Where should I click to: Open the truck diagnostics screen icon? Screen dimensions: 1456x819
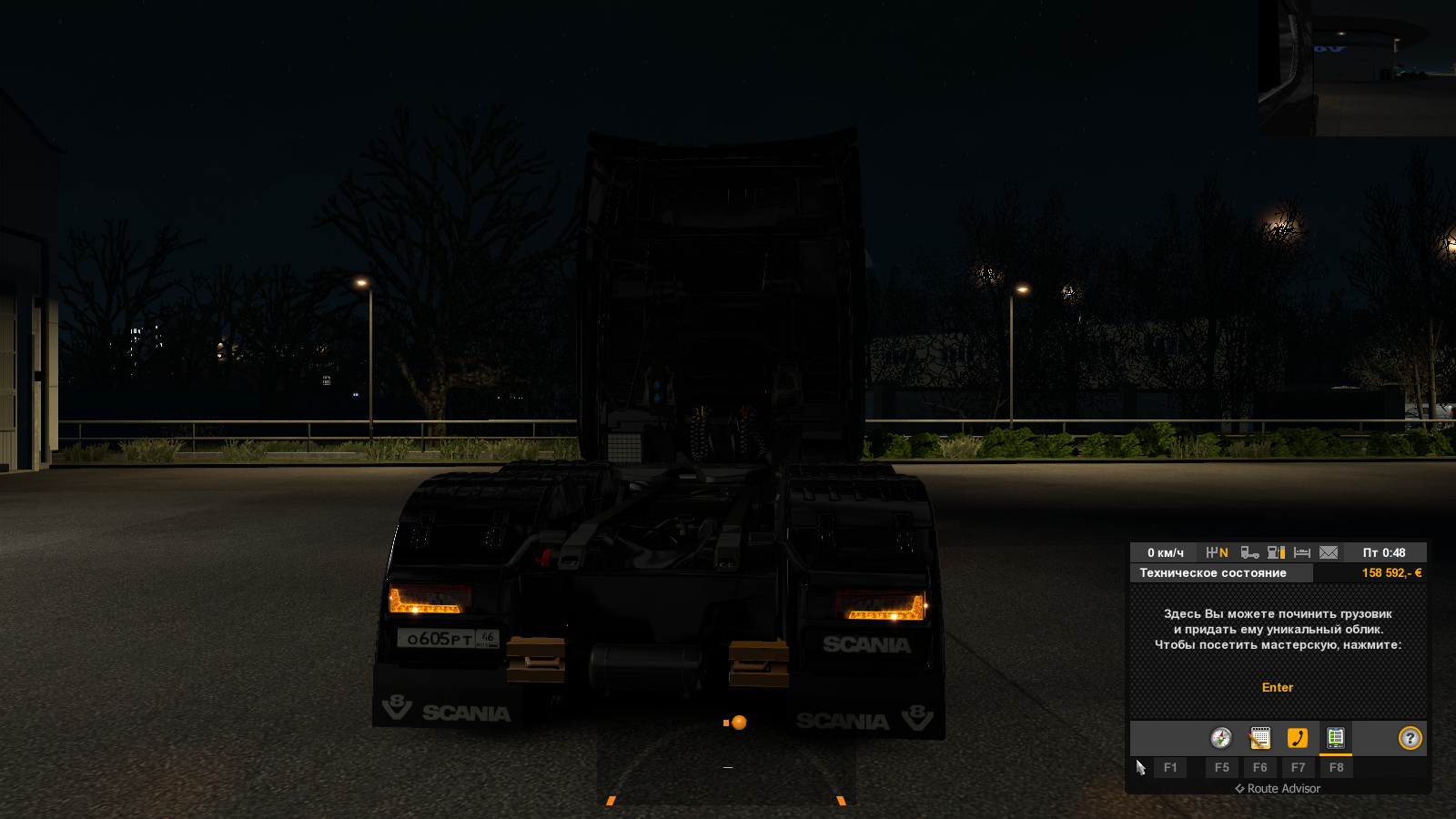click(x=1337, y=739)
